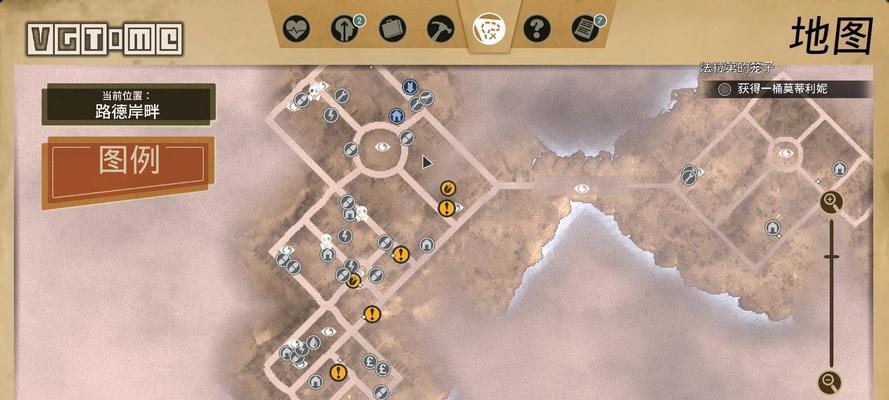Click the blue house marker on the map

tap(396, 116)
